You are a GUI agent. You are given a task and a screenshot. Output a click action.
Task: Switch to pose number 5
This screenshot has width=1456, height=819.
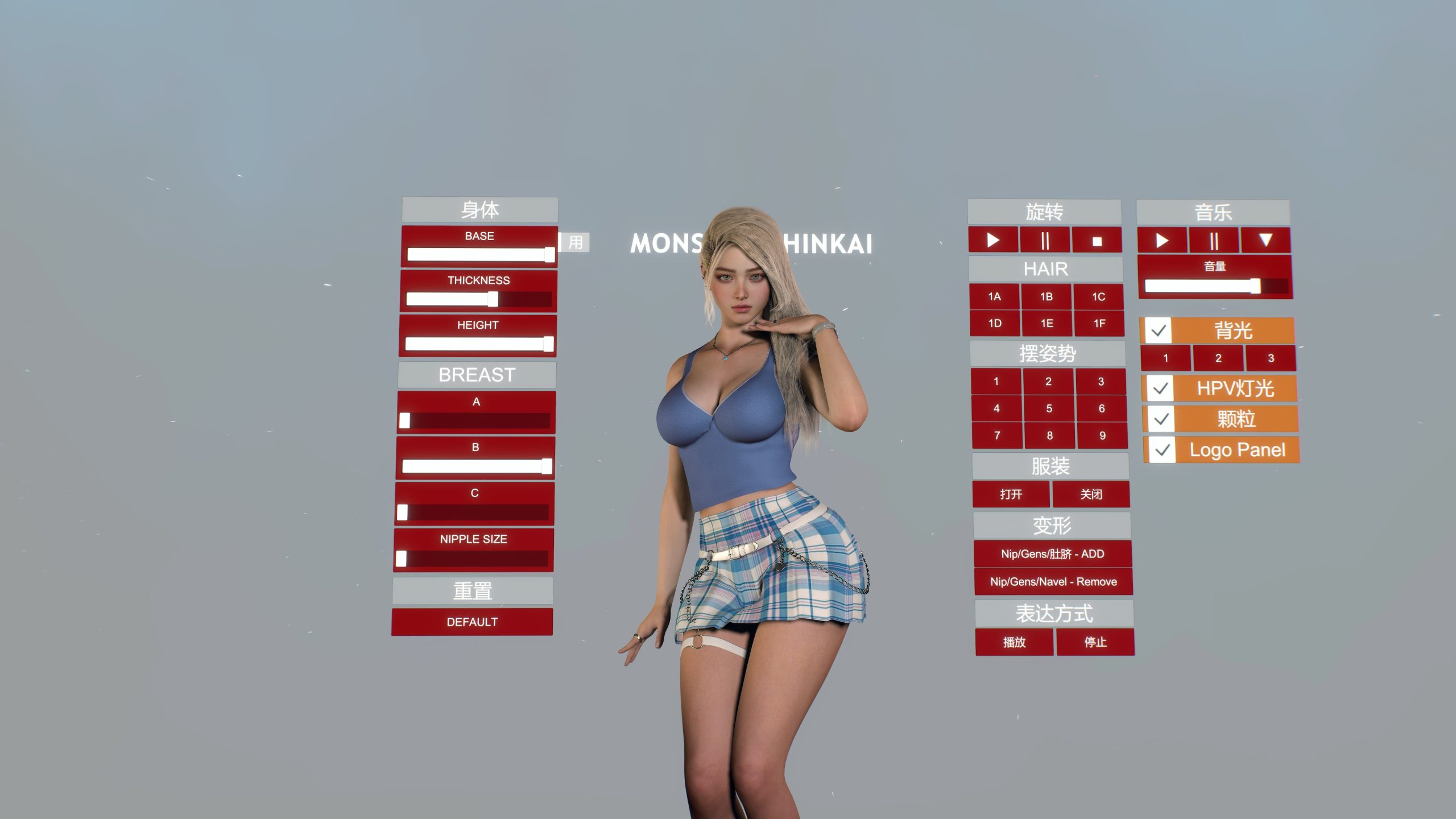pos(1049,408)
